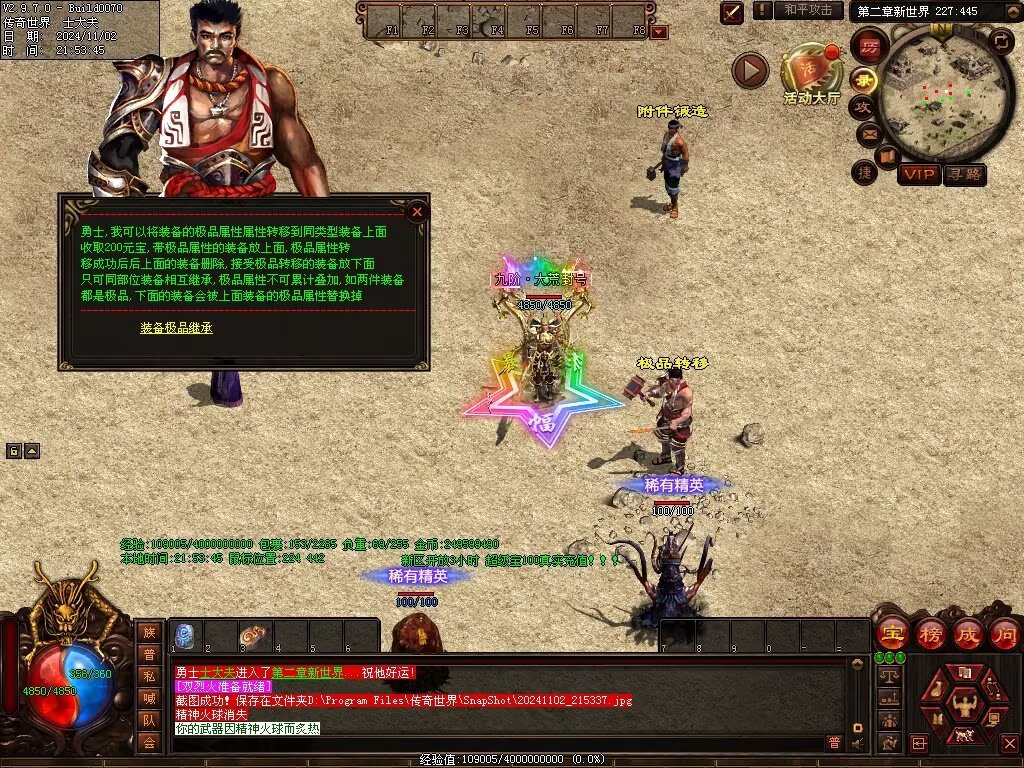Choose the 装备极品继承 dialogue option
The image size is (1024, 768).
click(x=176, y=327)
